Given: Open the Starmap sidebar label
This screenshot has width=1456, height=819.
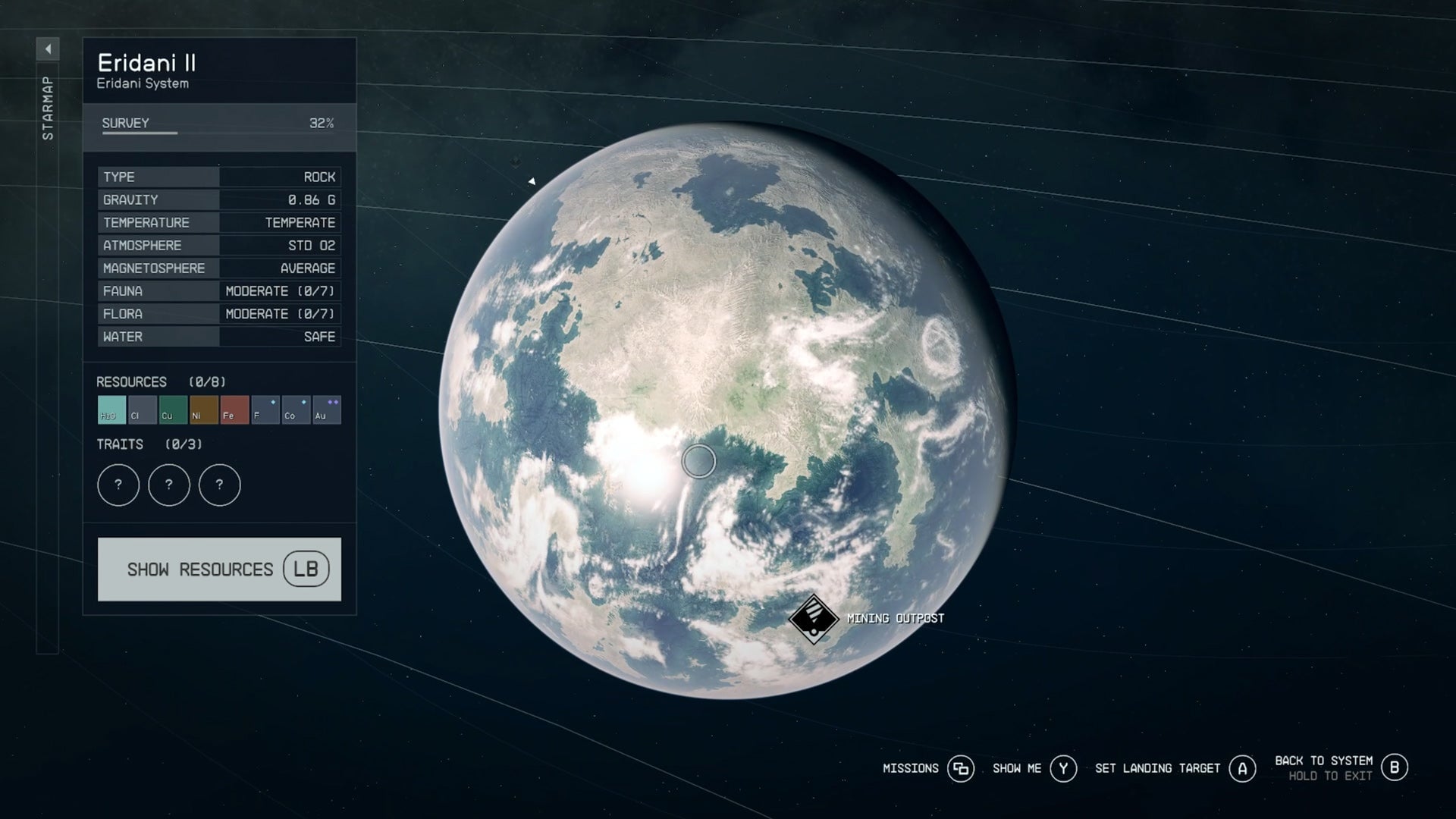Looking at the screenshot, I should point(47,106).
